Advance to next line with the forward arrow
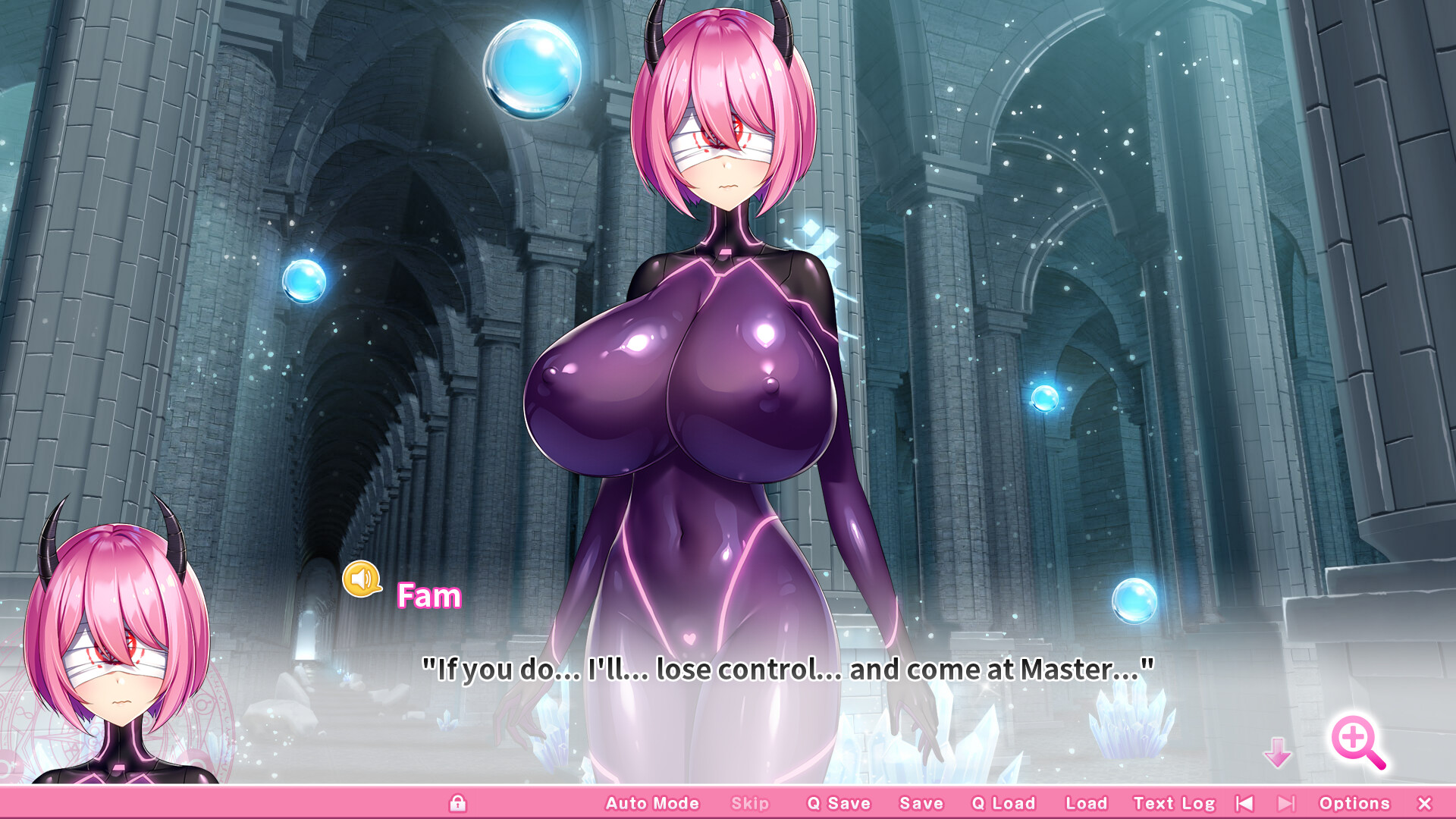 1285,803
